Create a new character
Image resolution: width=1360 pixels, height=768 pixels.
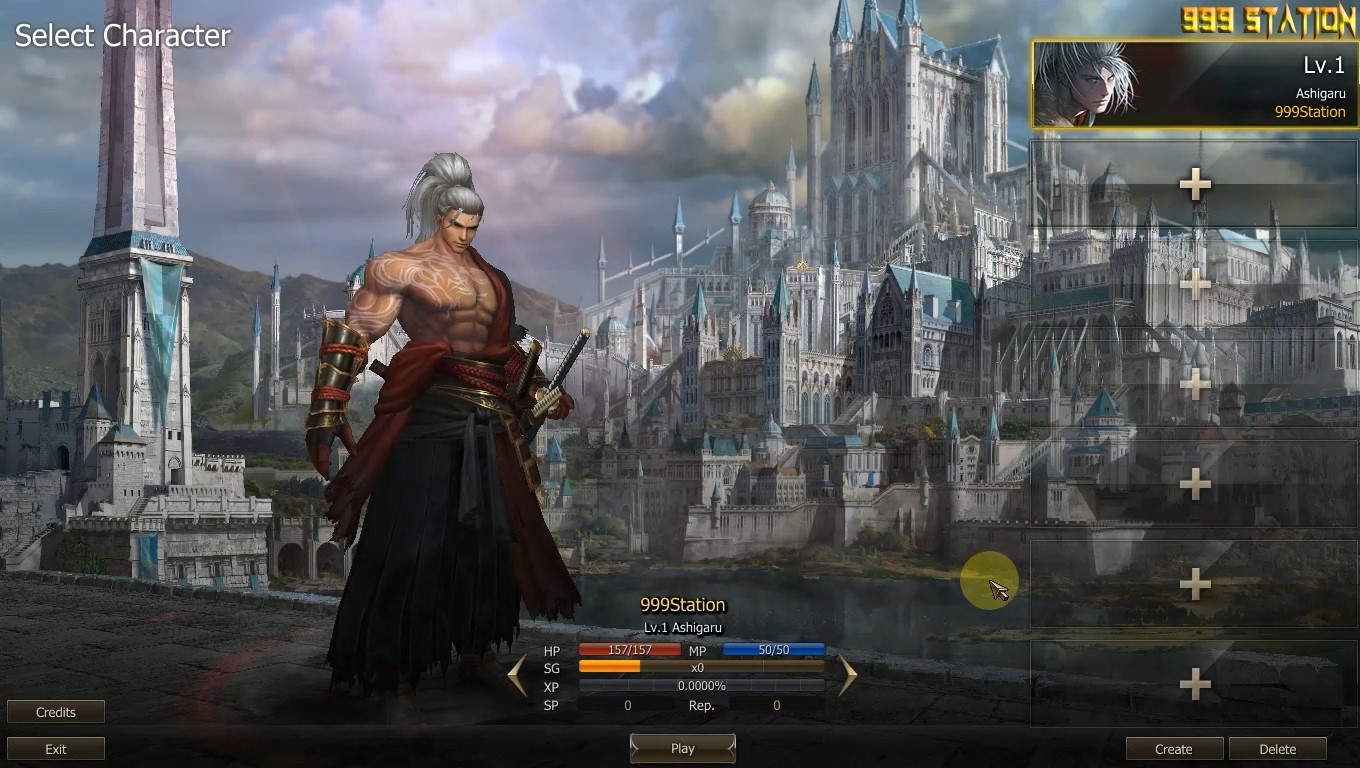tap(1174, 749)
